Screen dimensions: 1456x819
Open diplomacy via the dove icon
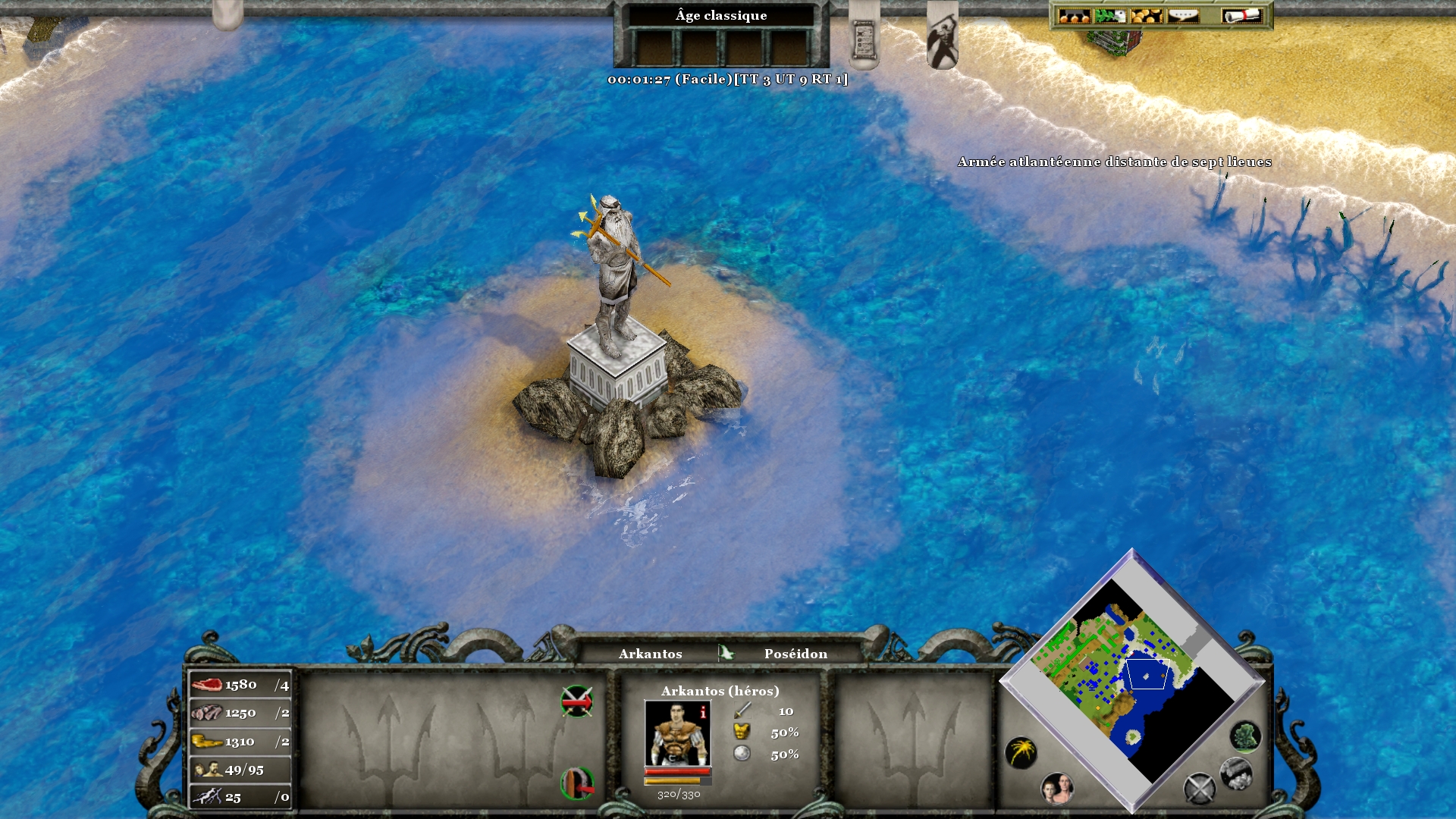(1109, 16)
